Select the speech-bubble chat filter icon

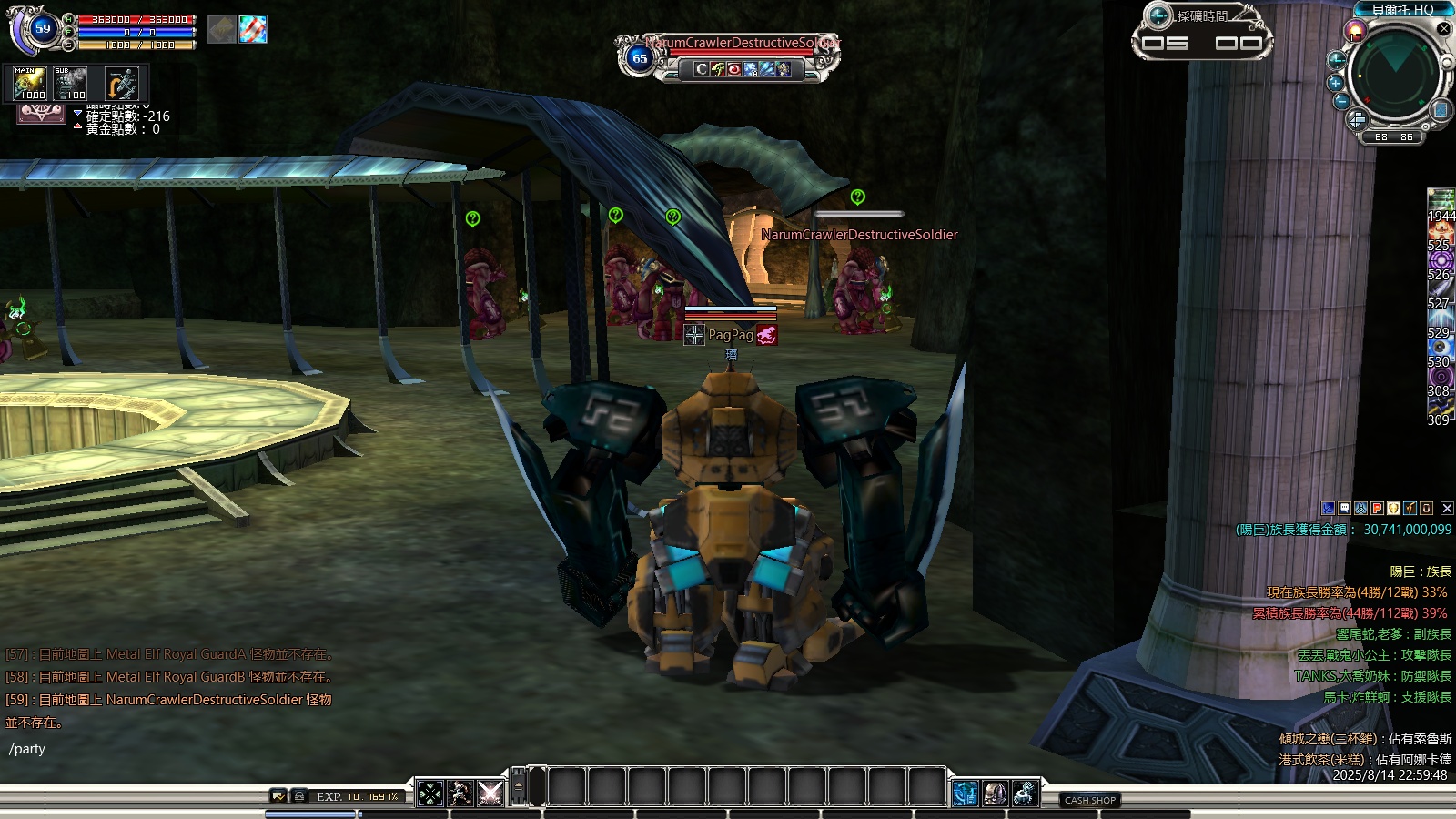click(1344, 509)
